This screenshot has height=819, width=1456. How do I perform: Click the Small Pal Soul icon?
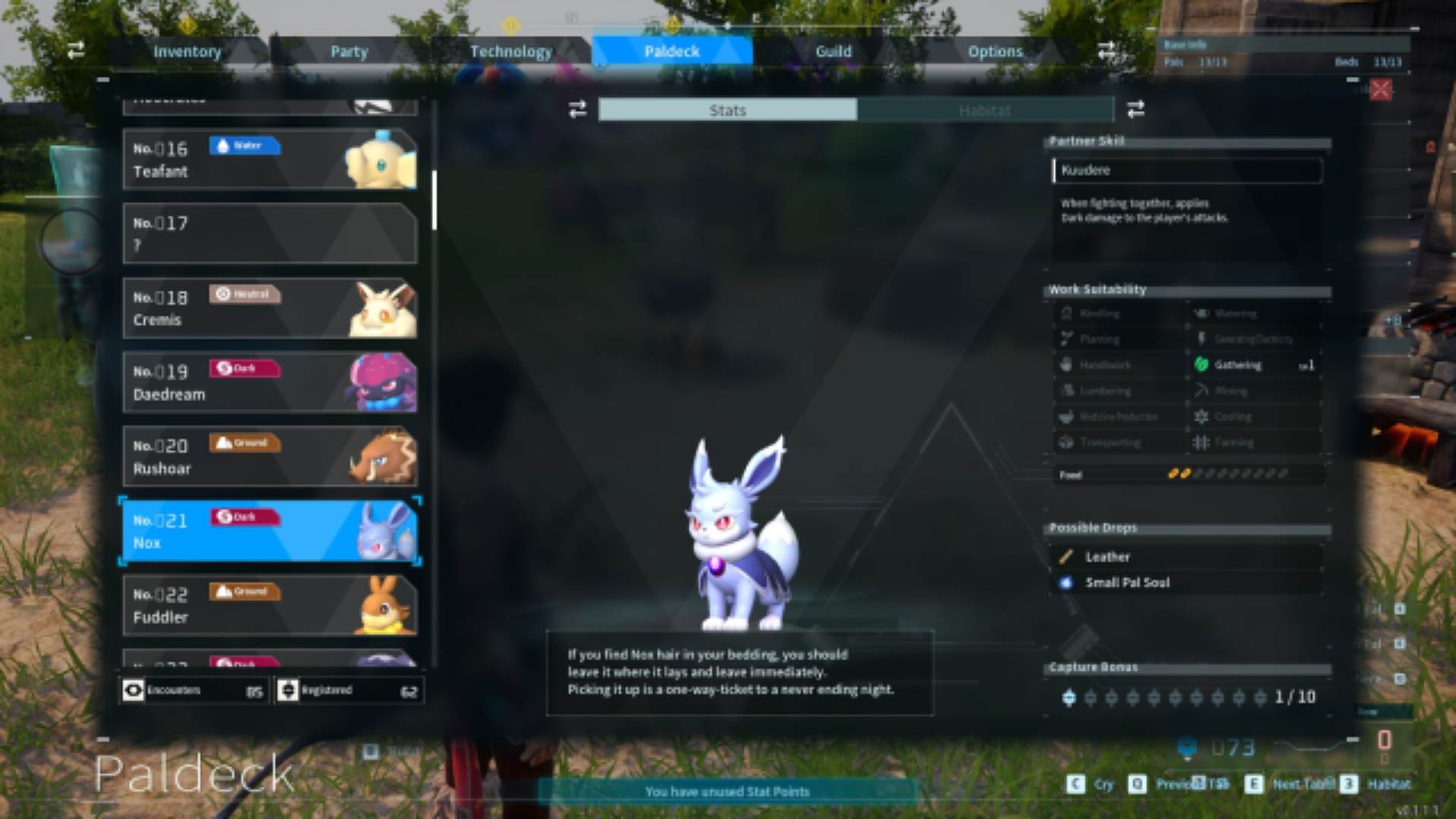click(1065, 582)
